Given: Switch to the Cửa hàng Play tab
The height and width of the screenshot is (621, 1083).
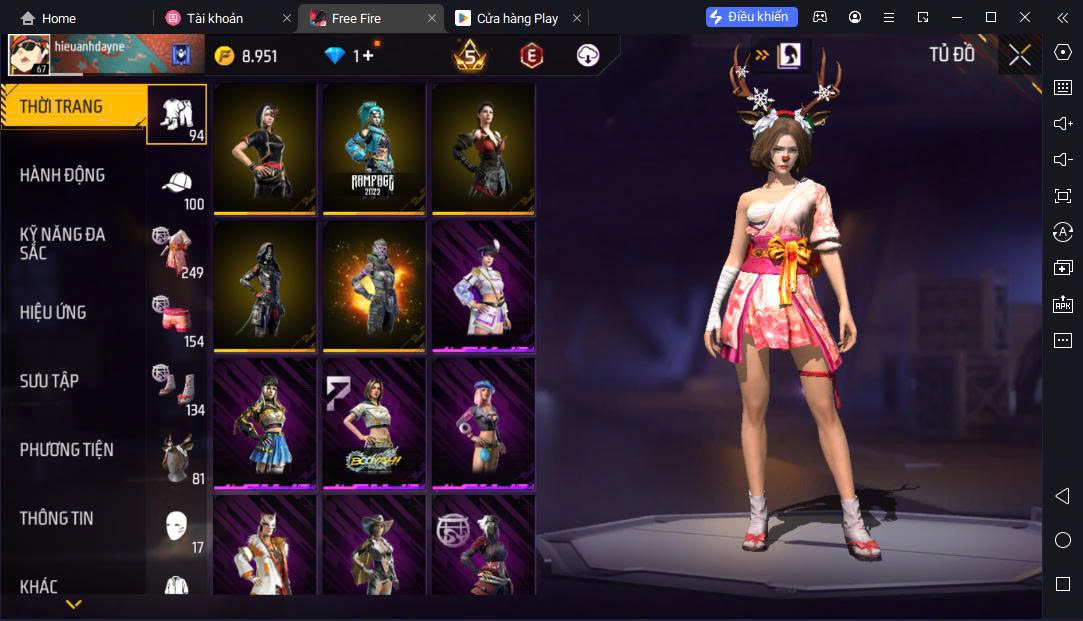Looking at the screenshot, I should point(517,18).
